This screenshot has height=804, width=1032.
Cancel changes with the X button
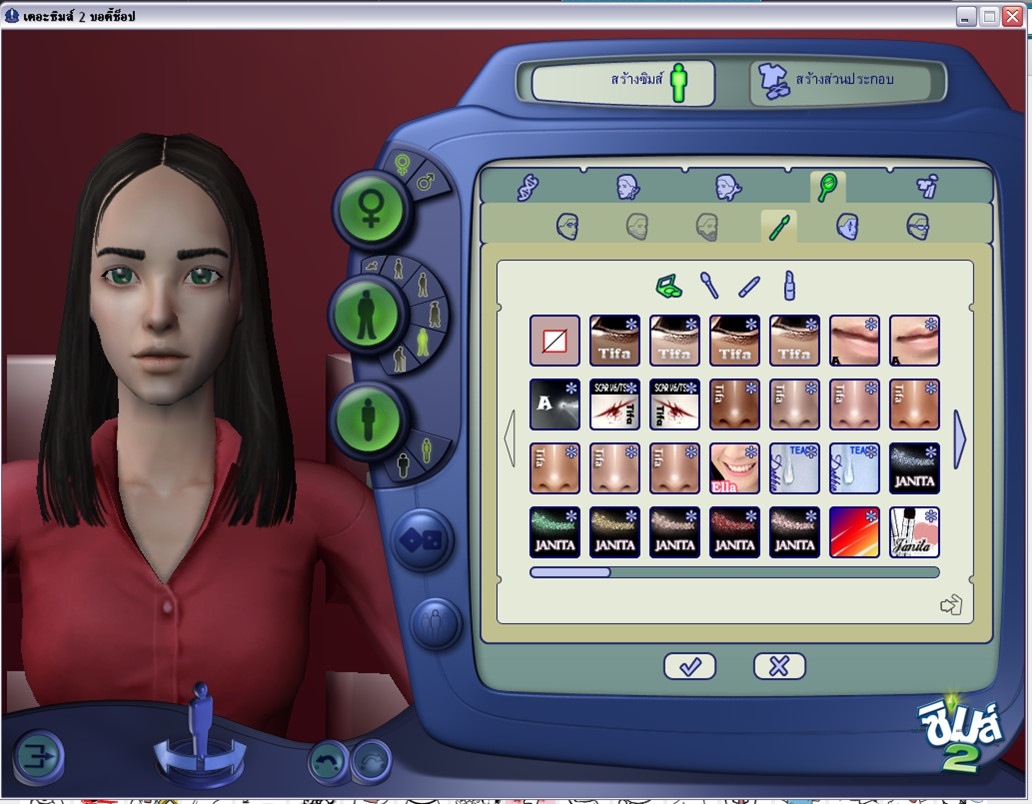point(779,666)
